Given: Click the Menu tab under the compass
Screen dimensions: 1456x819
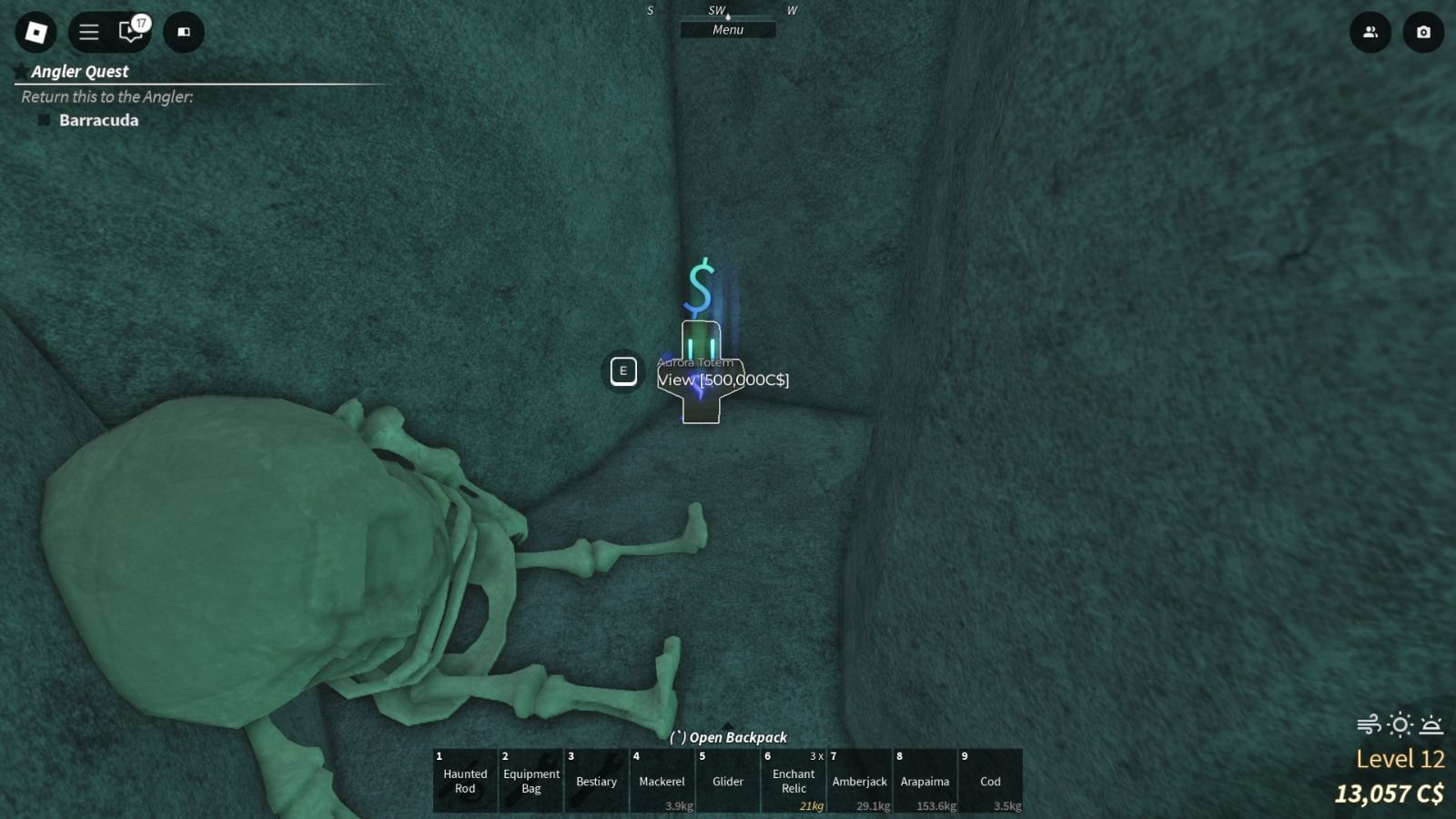Looking at the screenshot, I should [x=728, y=29].
